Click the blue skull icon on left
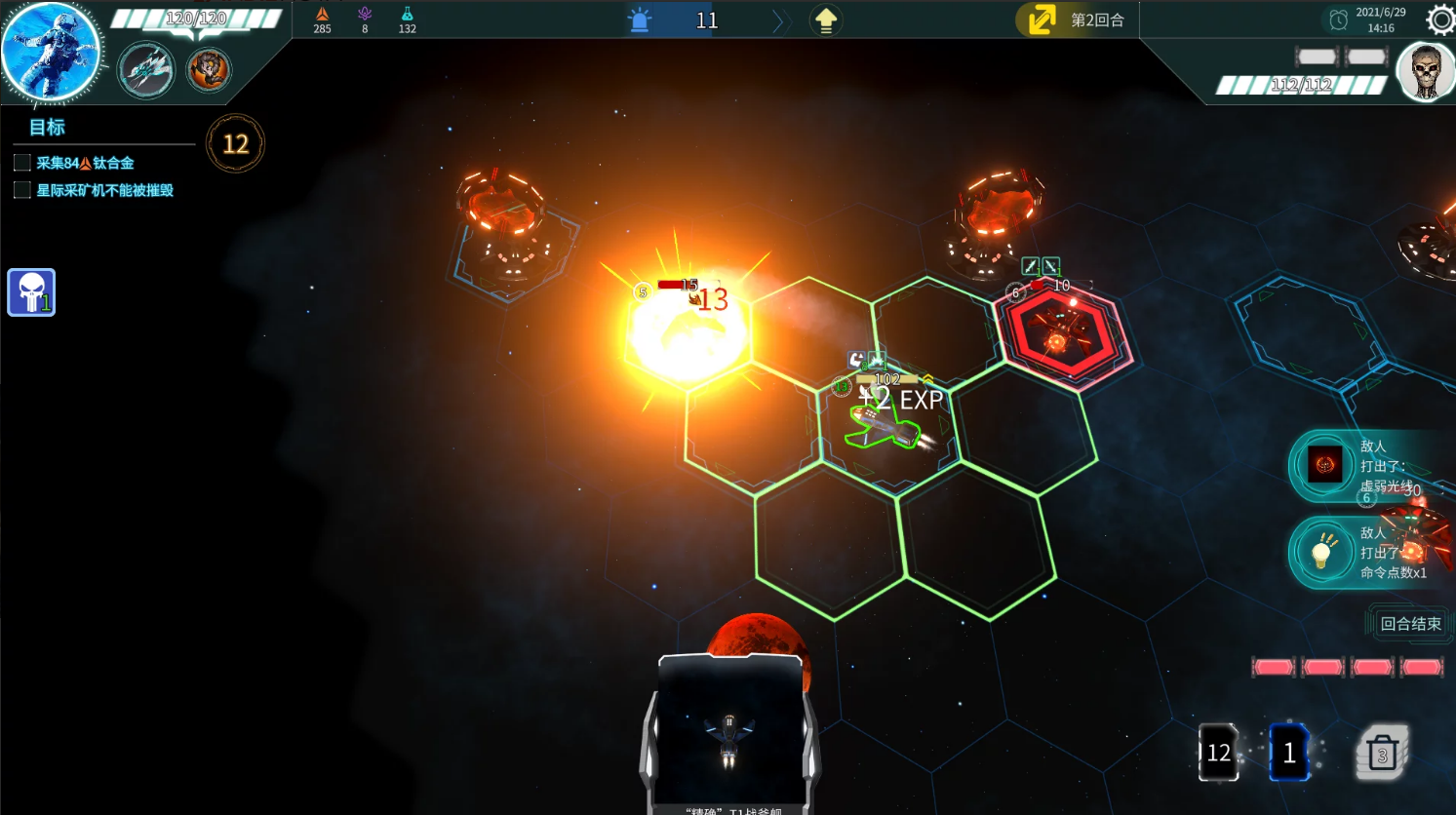Image resolution: width=1456 pixels, height=815 pixels. click(31, 292)
